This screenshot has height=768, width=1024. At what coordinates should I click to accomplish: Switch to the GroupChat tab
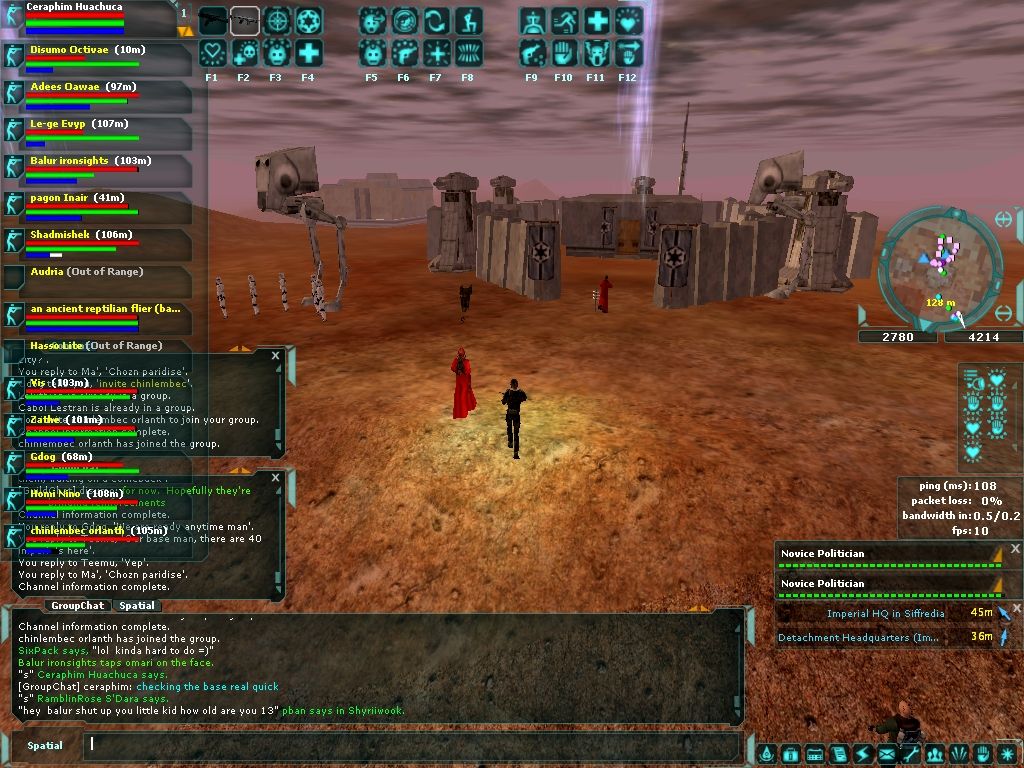click(x=77, y=606)
